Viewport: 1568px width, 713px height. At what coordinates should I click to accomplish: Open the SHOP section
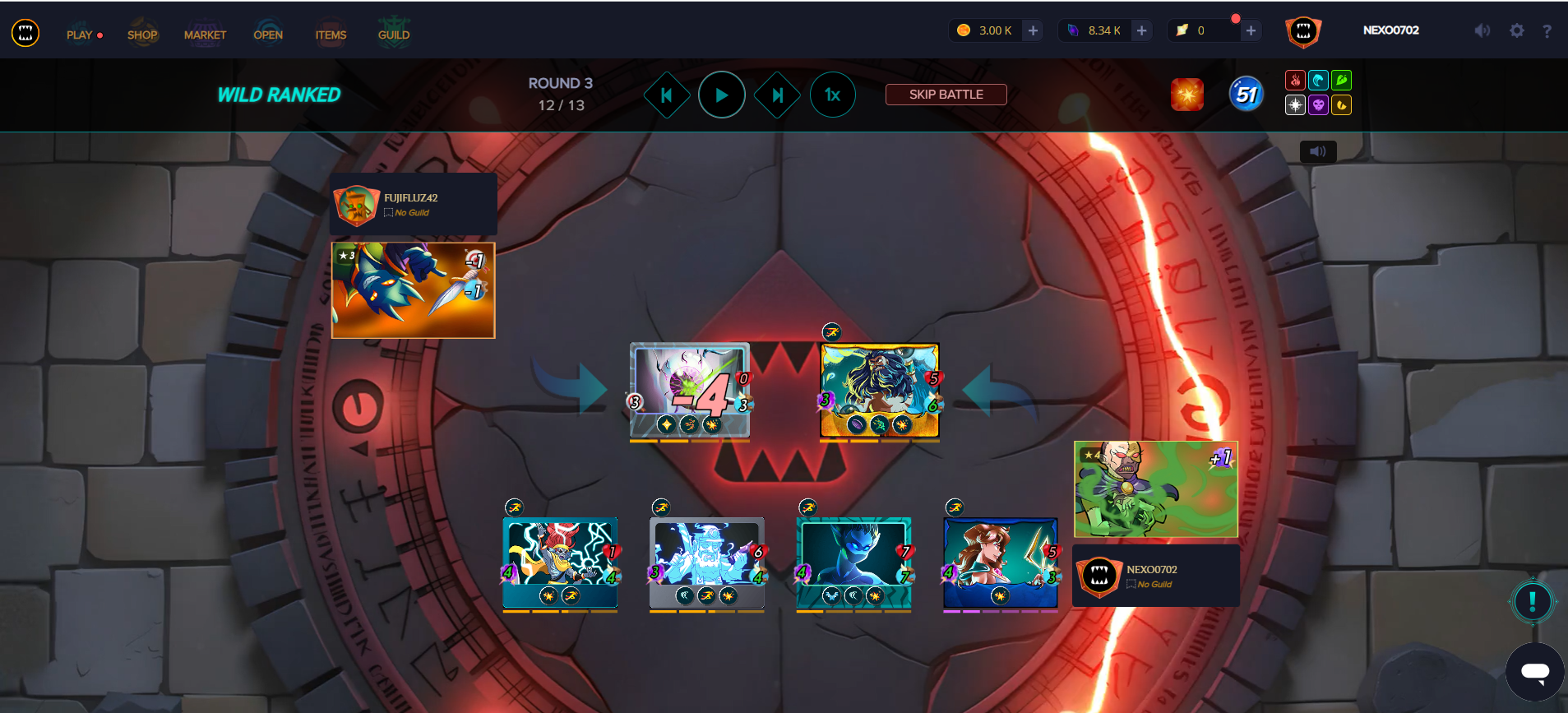point(142,35)
